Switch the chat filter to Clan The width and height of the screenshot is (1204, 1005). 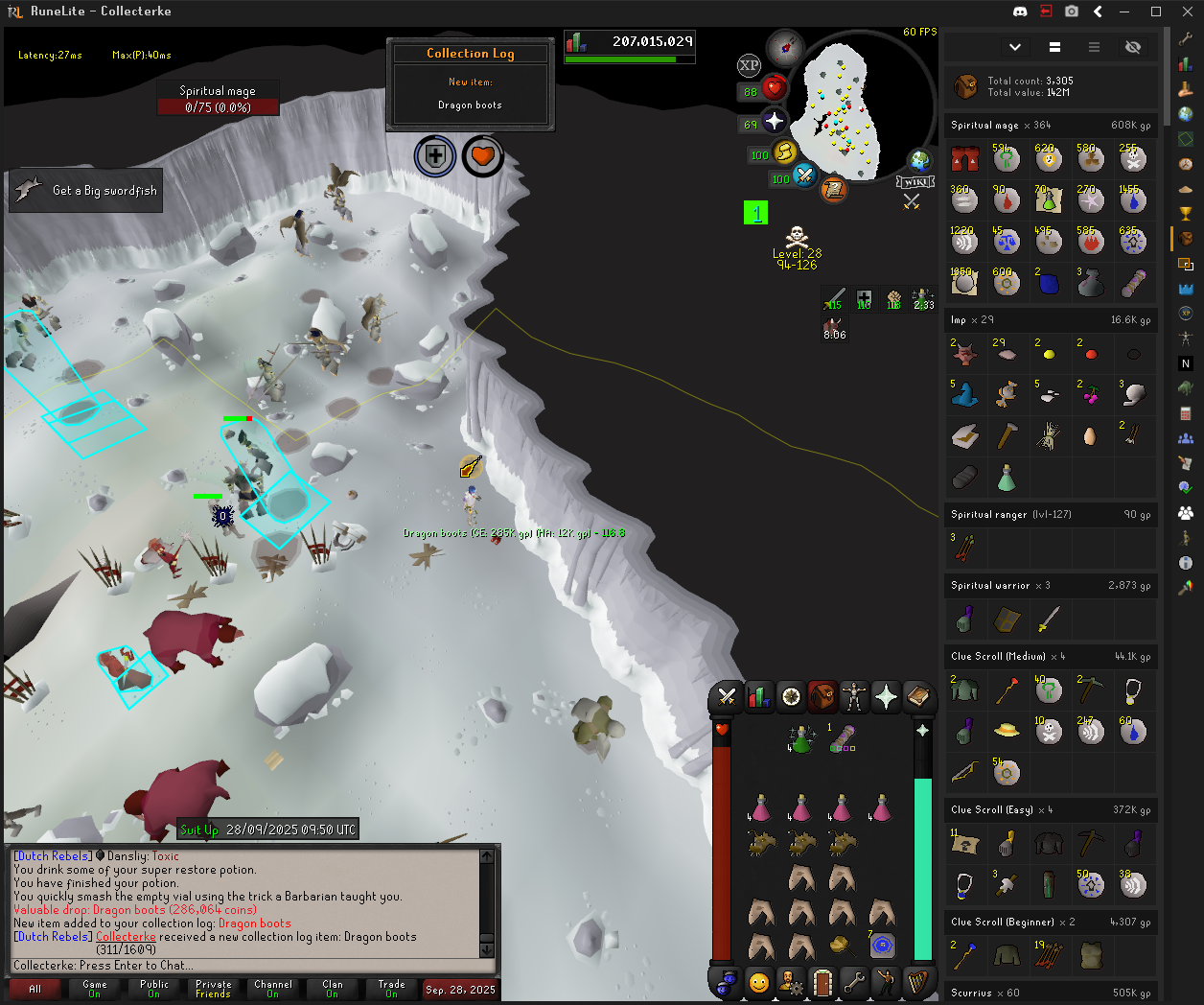[332, 989]
